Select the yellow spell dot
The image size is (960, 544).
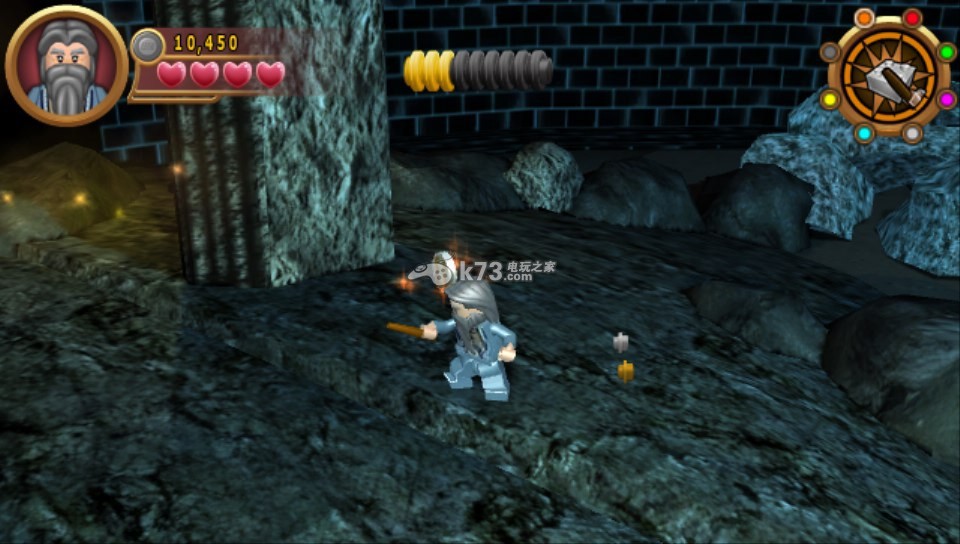(829, 99)
